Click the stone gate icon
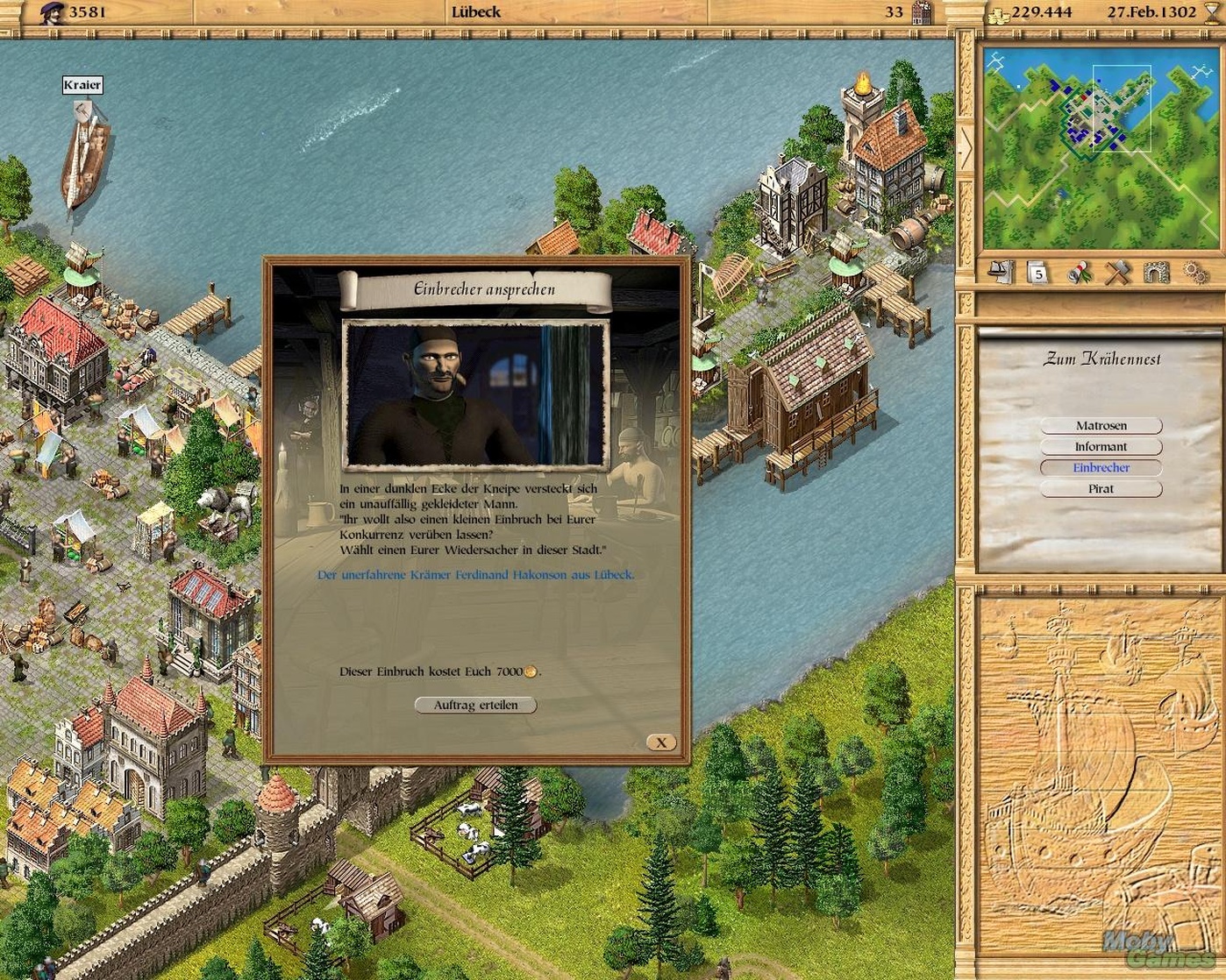Image resolution: width=1226 pixels, height=980 pixels. click(x=1156, y=273)
